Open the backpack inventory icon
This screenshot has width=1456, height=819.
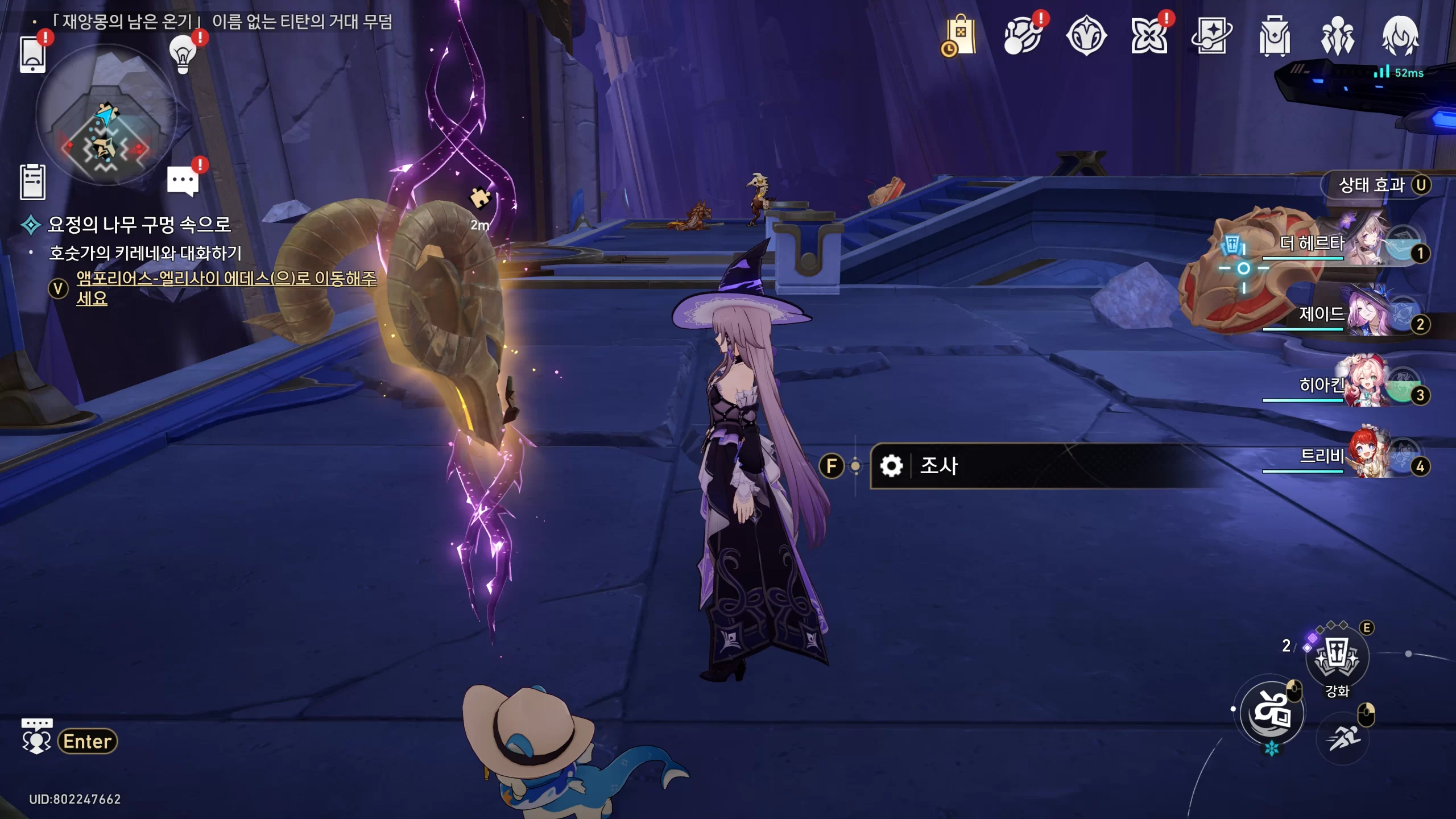1275,36
